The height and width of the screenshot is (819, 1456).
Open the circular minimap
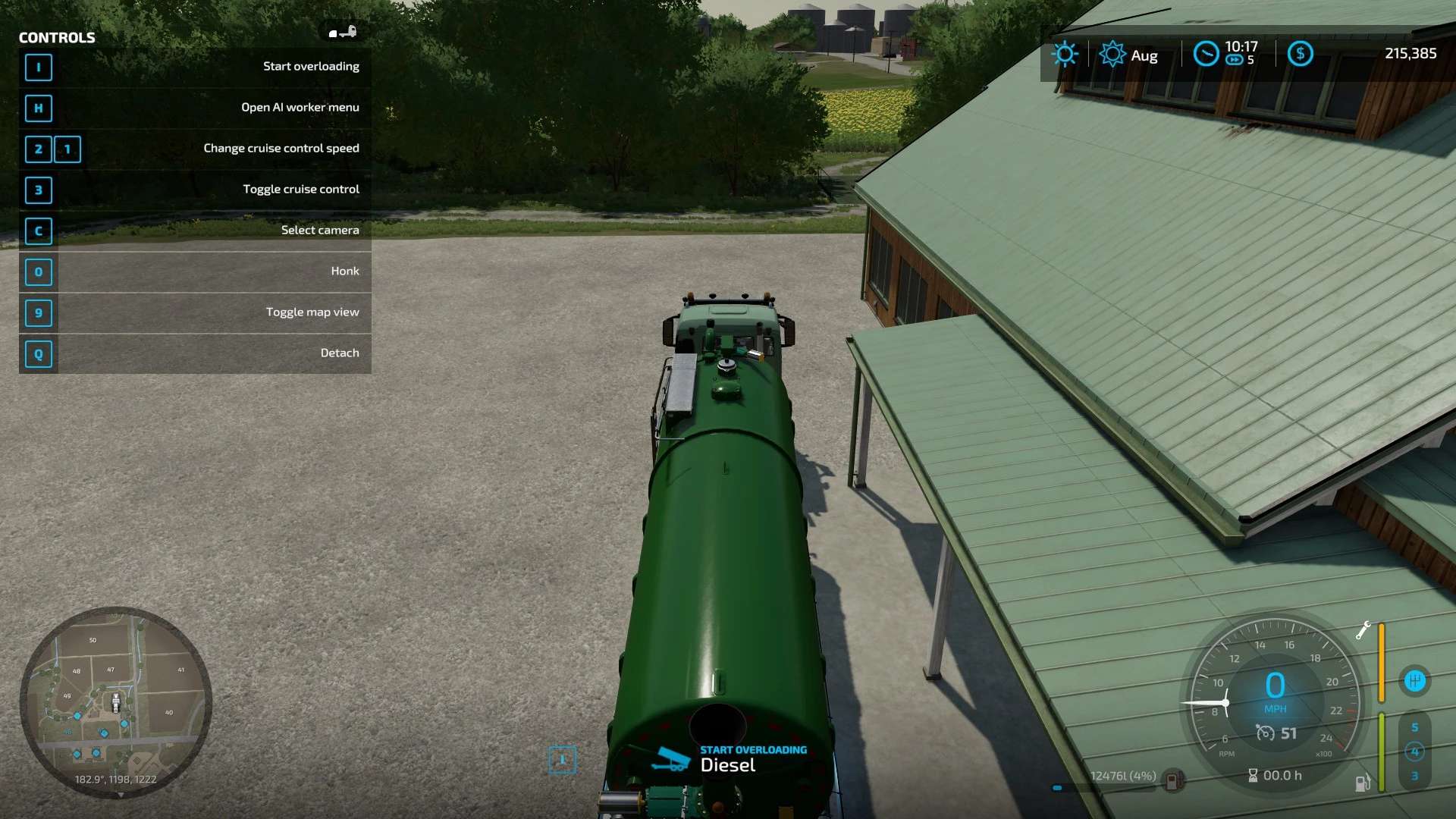(x=115, y=701)
